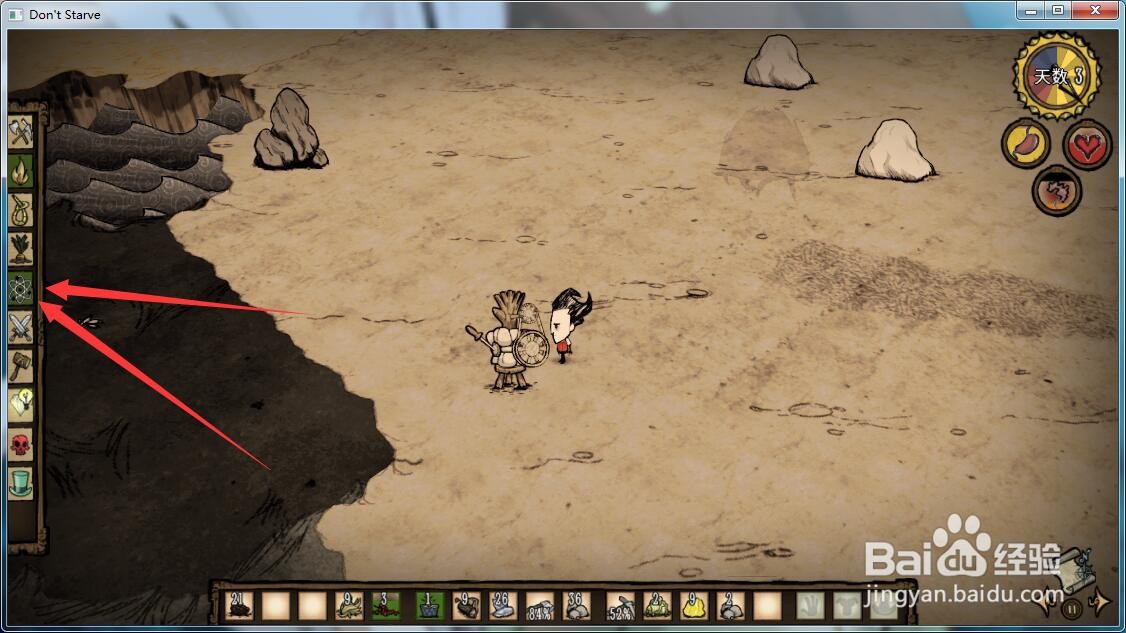Open the Tools crafting tab with axe and pickaxe
Image resolution: width=1126 pixels, height=633 pixels.
[21, 131]
